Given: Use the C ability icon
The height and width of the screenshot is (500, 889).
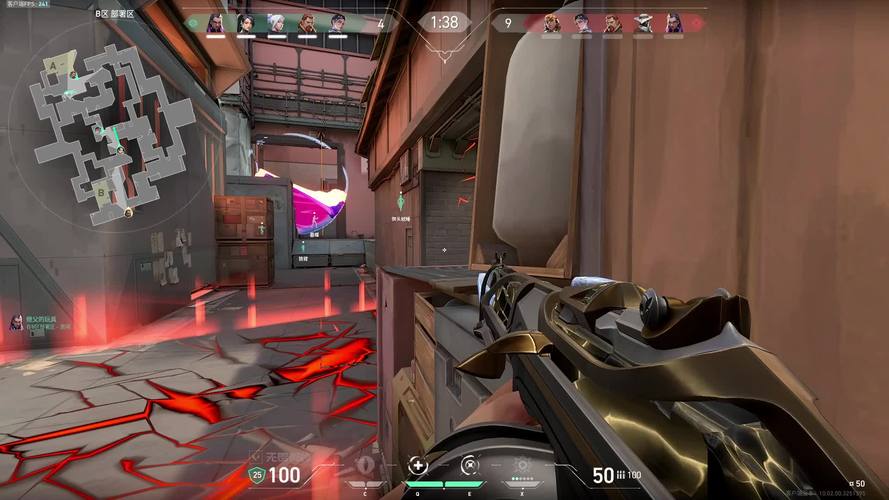Looking at the screenshot, I should 366,466.
